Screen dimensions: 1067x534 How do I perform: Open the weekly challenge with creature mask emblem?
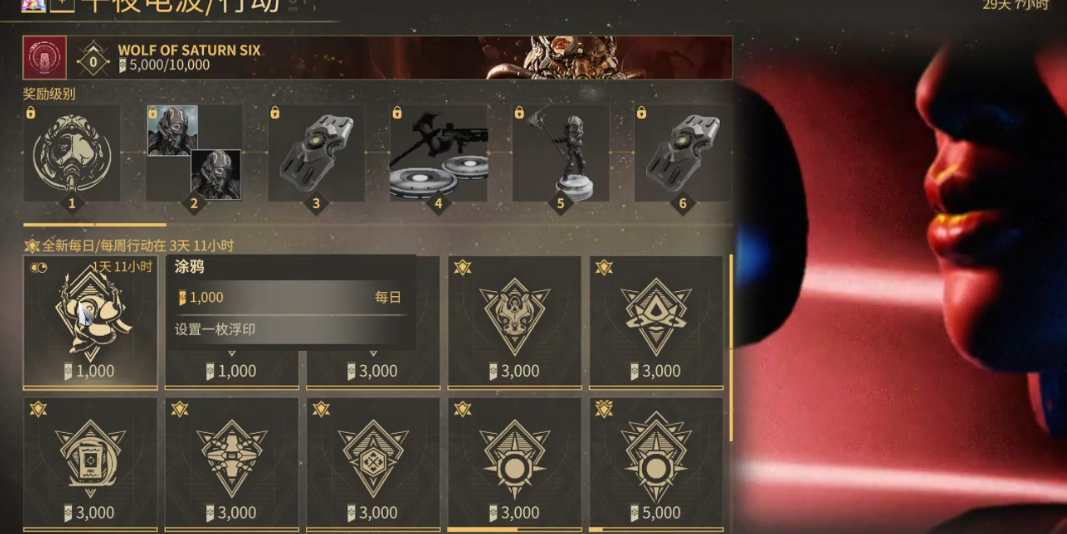[514, 322]
